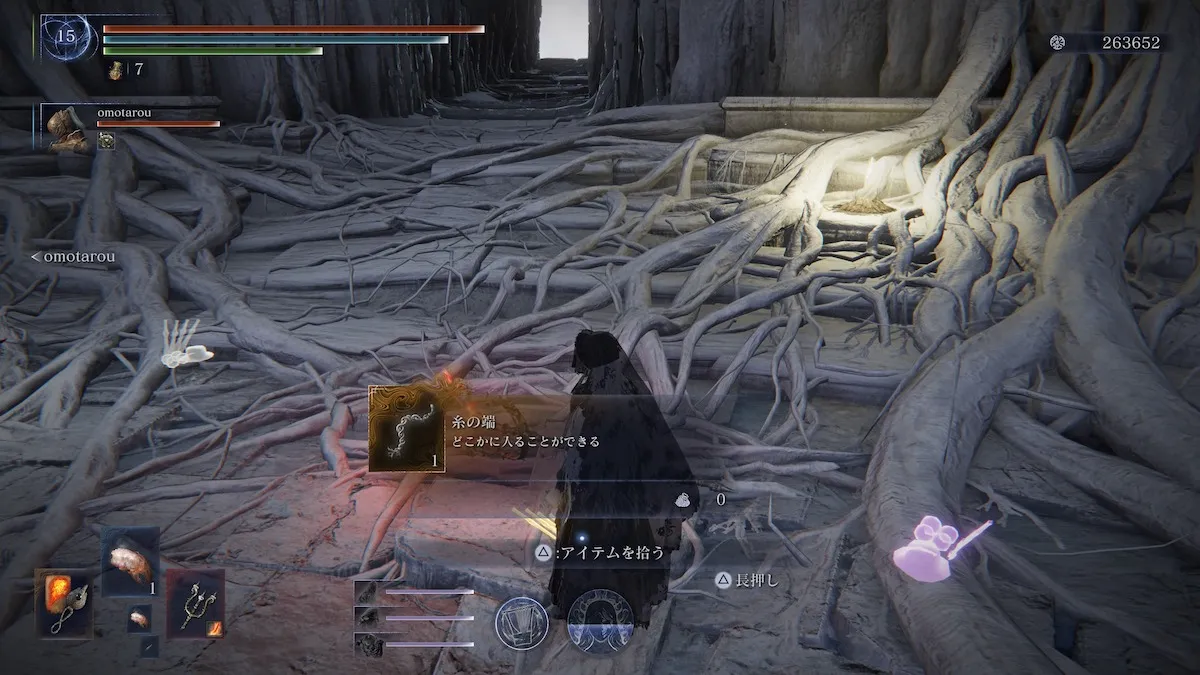Activate the woman's face ultimate art icon
The width and height of the screenshot is (1200, 675).
(x=600, y=622)
